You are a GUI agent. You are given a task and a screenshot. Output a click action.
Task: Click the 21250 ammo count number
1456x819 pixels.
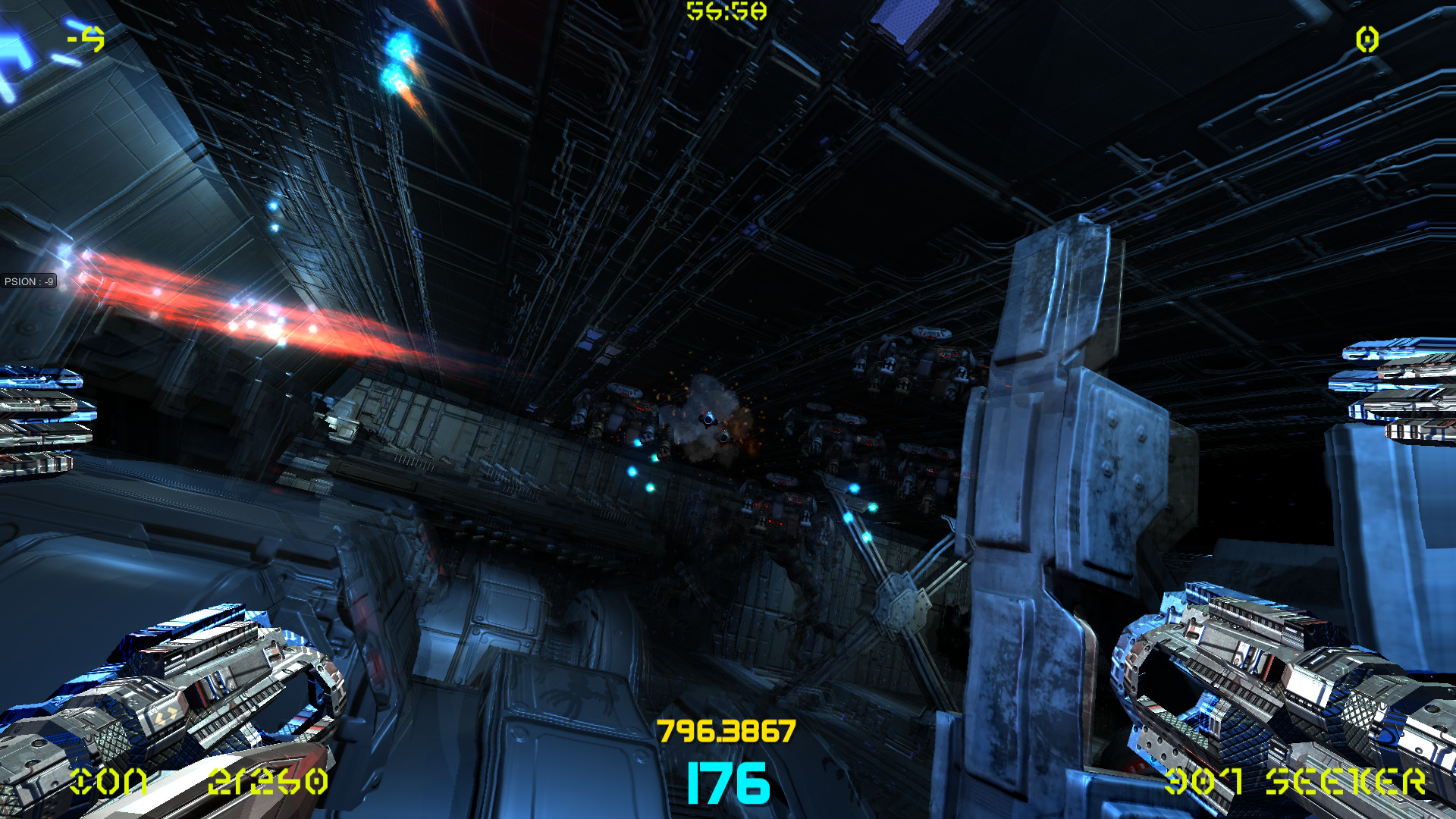[269, 781]
